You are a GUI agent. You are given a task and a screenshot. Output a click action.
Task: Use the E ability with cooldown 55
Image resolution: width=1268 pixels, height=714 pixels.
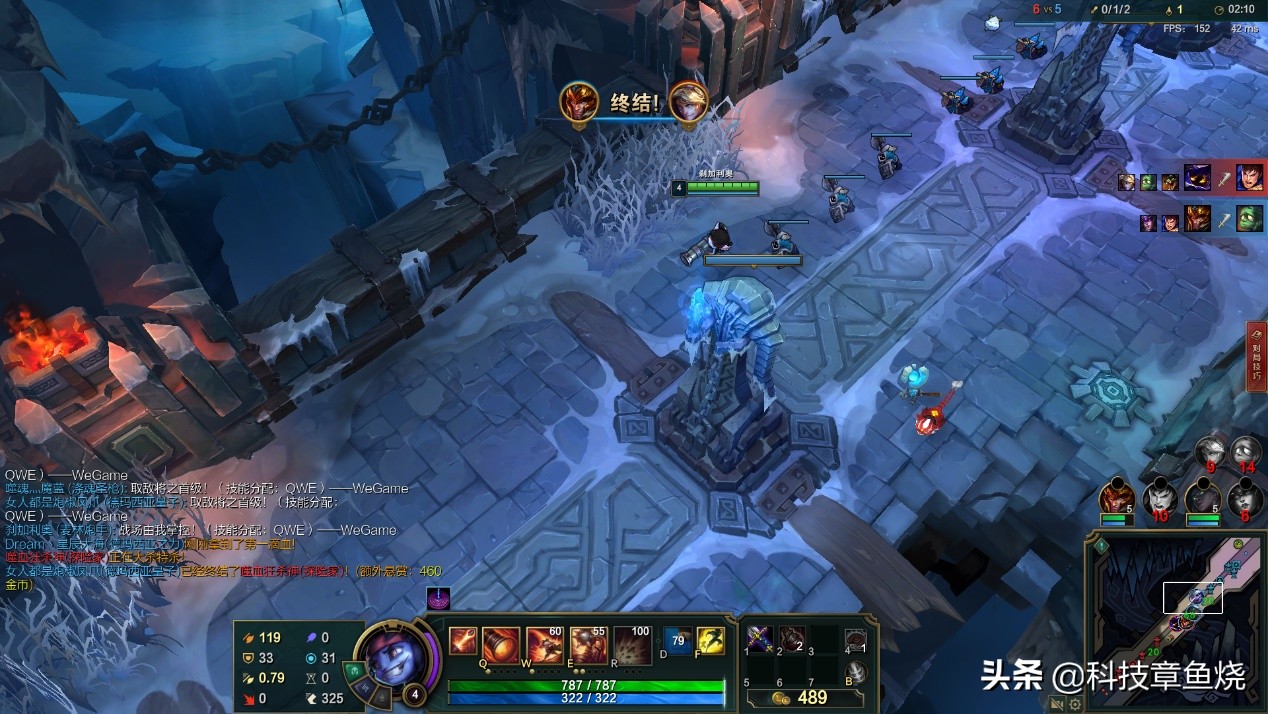(x=589, y=645)
